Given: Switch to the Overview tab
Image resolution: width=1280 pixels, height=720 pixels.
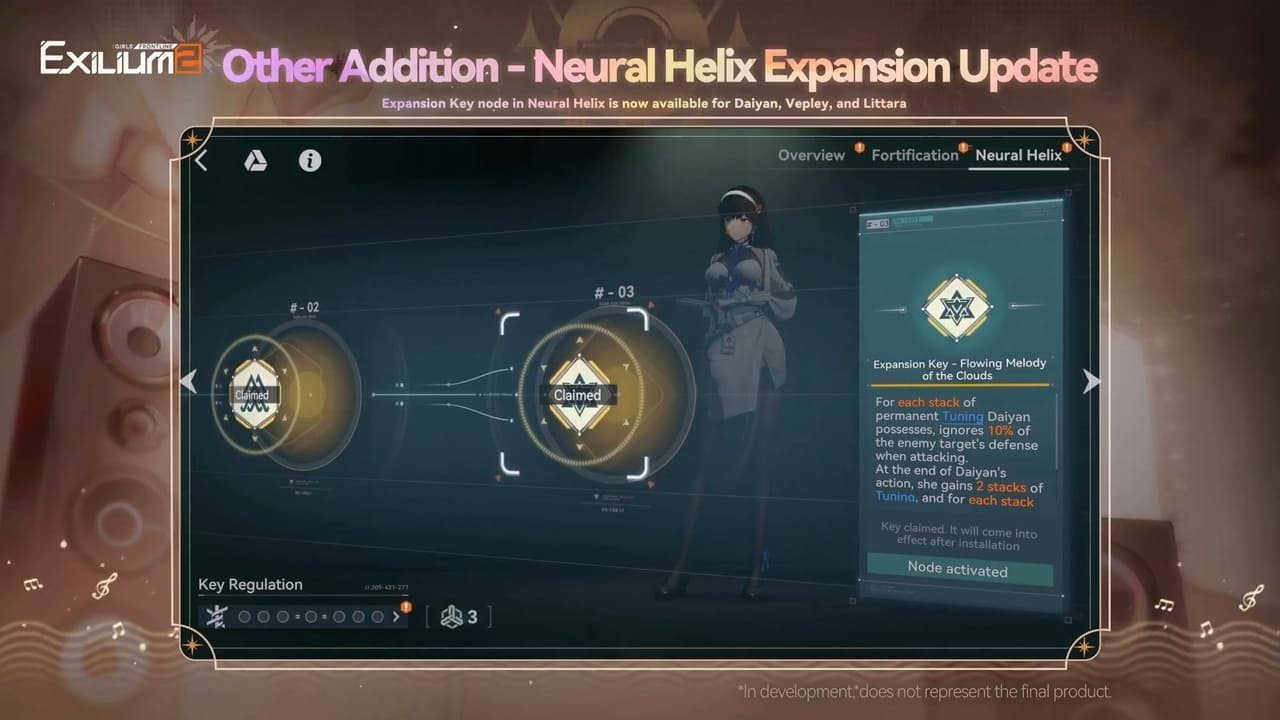Looking at the screenshot, I should [x=811, y=155].
